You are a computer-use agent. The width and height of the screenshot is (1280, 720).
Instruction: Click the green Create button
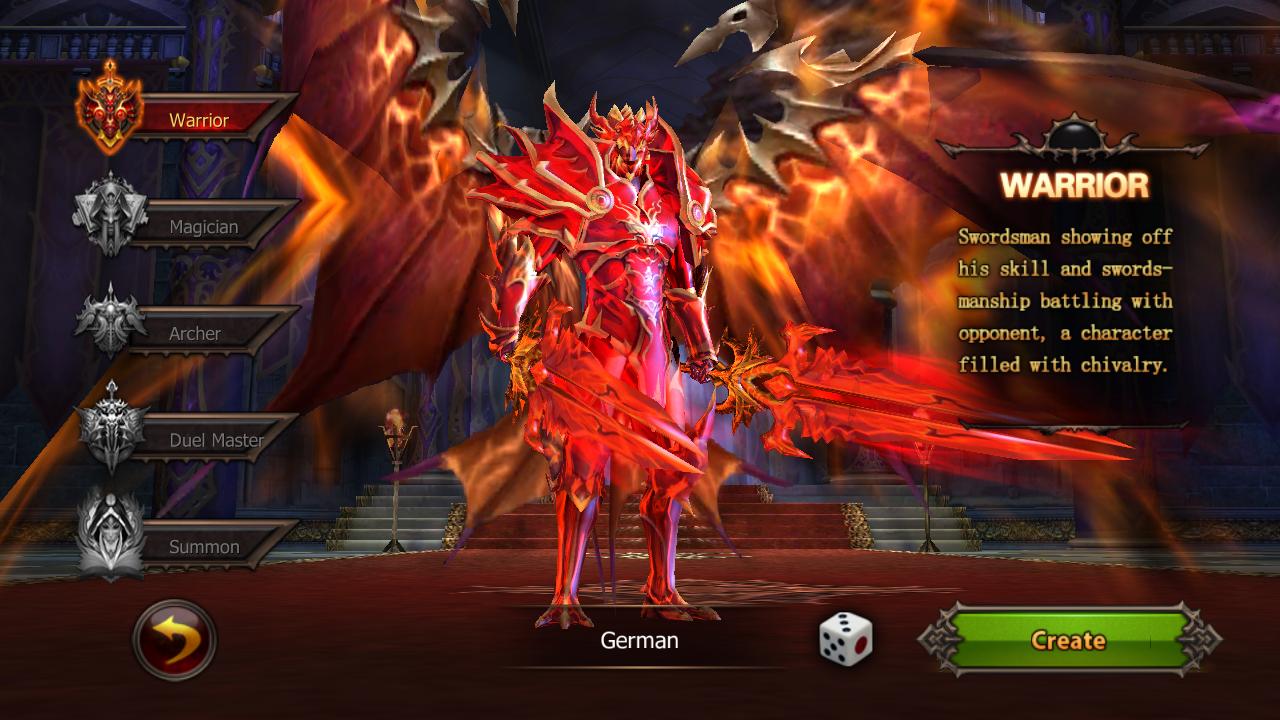pyautogui.click(x=1068, y=640)
